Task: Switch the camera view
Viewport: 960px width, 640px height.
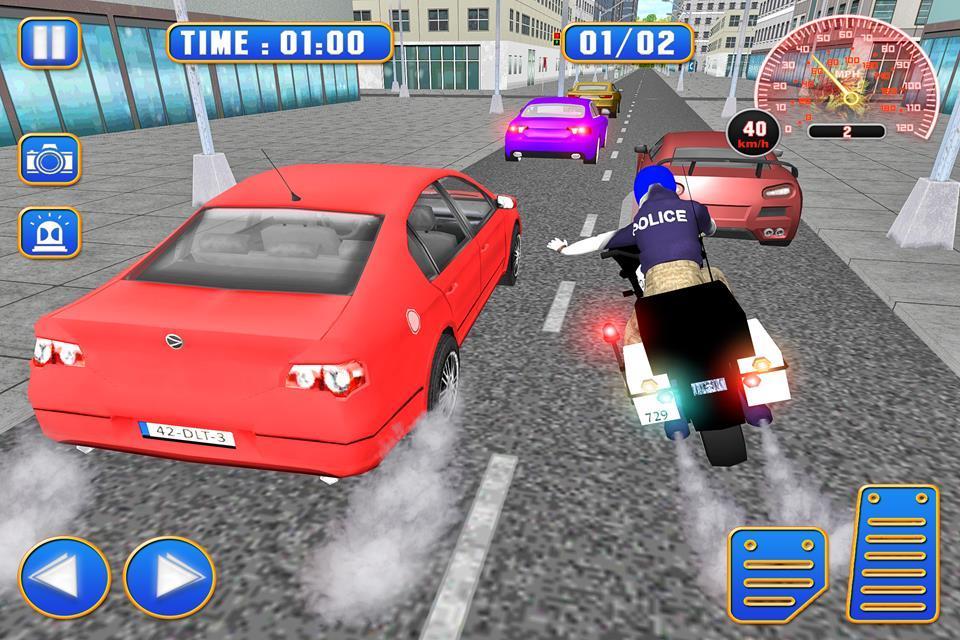Action: tap(49, 160)
